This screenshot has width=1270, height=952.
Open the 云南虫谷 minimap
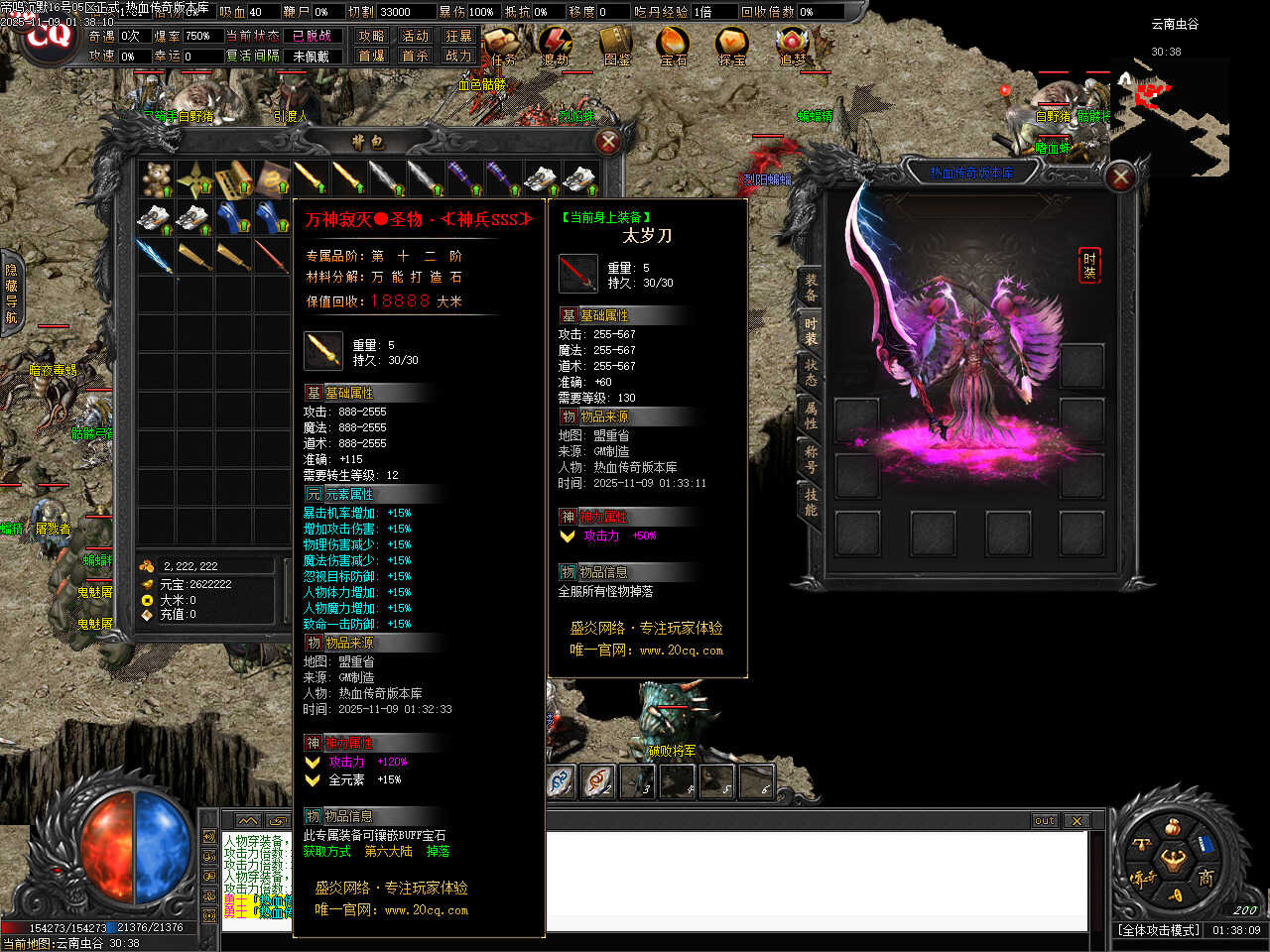coord(1173,109)
